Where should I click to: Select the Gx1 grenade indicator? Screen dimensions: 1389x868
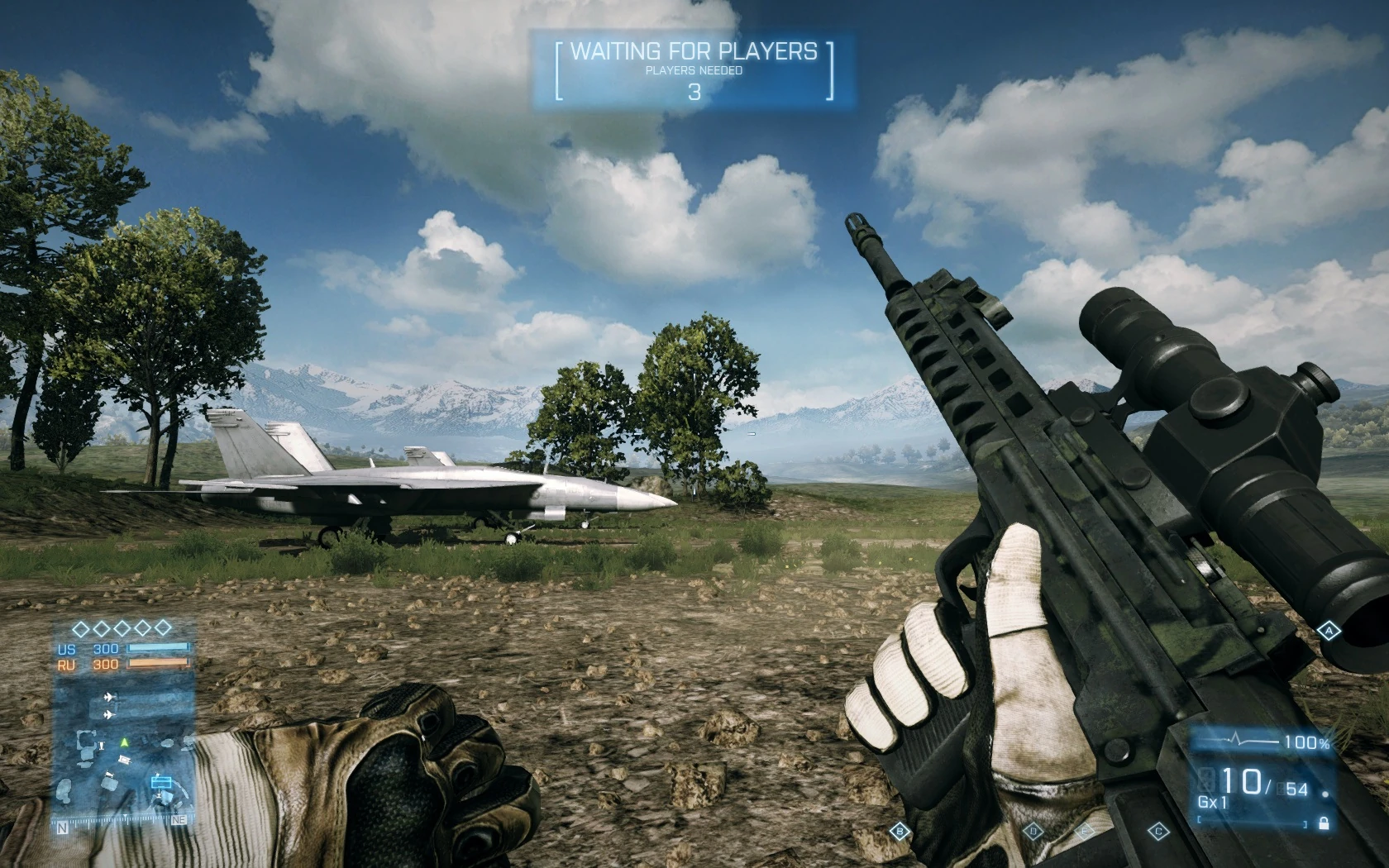(x=1212, y=802)
